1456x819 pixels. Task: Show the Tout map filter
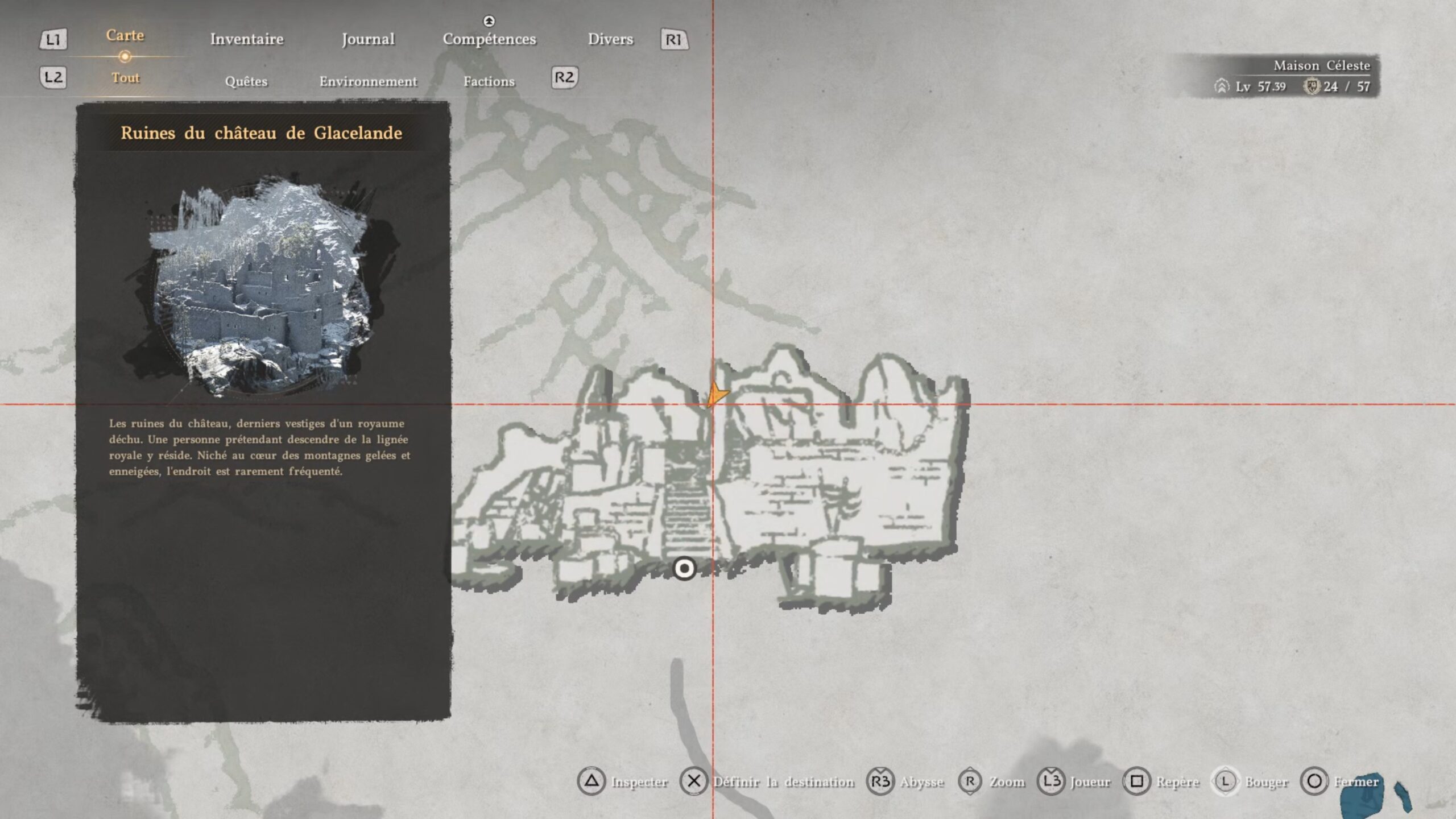125,78
